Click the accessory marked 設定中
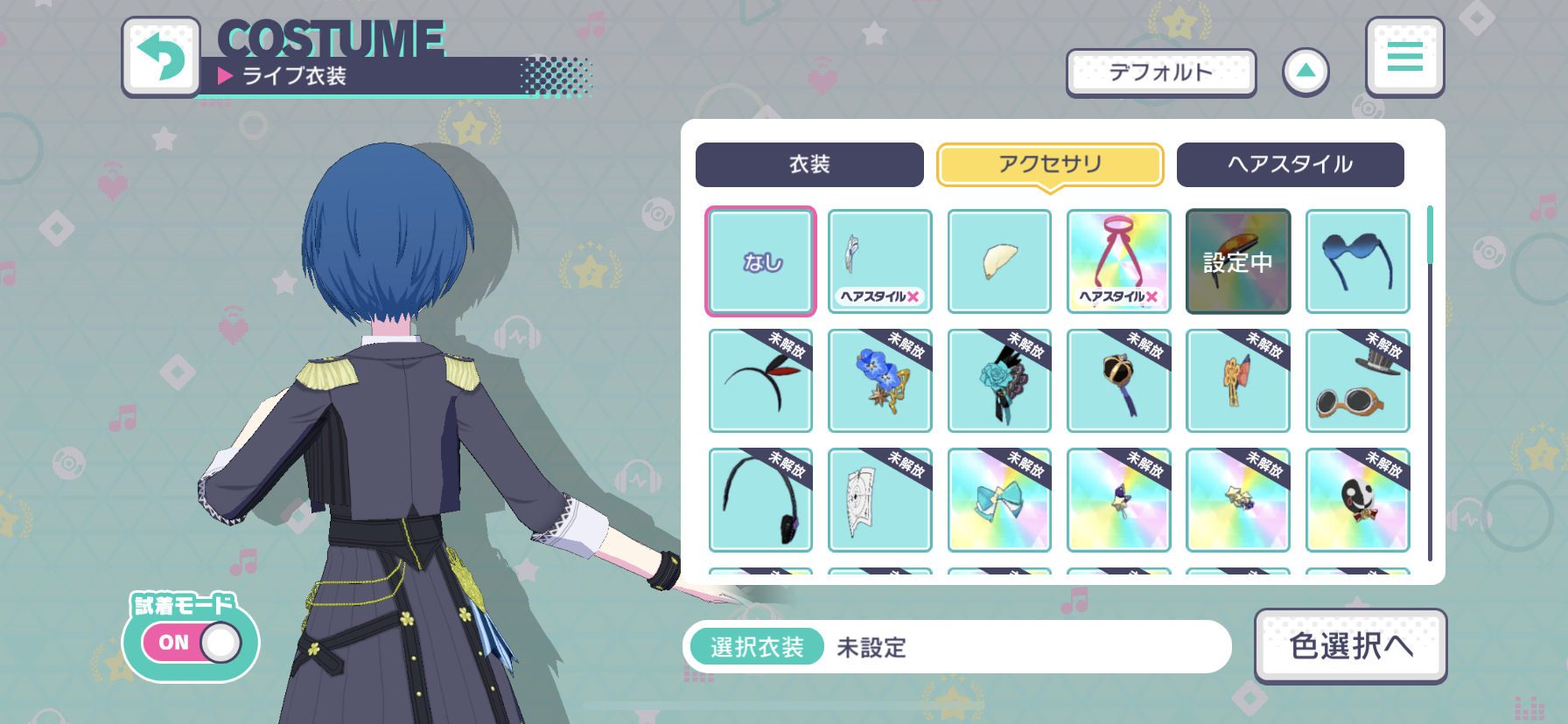The width and height of the screenshot is (1568, 724). coord(1237,261)
